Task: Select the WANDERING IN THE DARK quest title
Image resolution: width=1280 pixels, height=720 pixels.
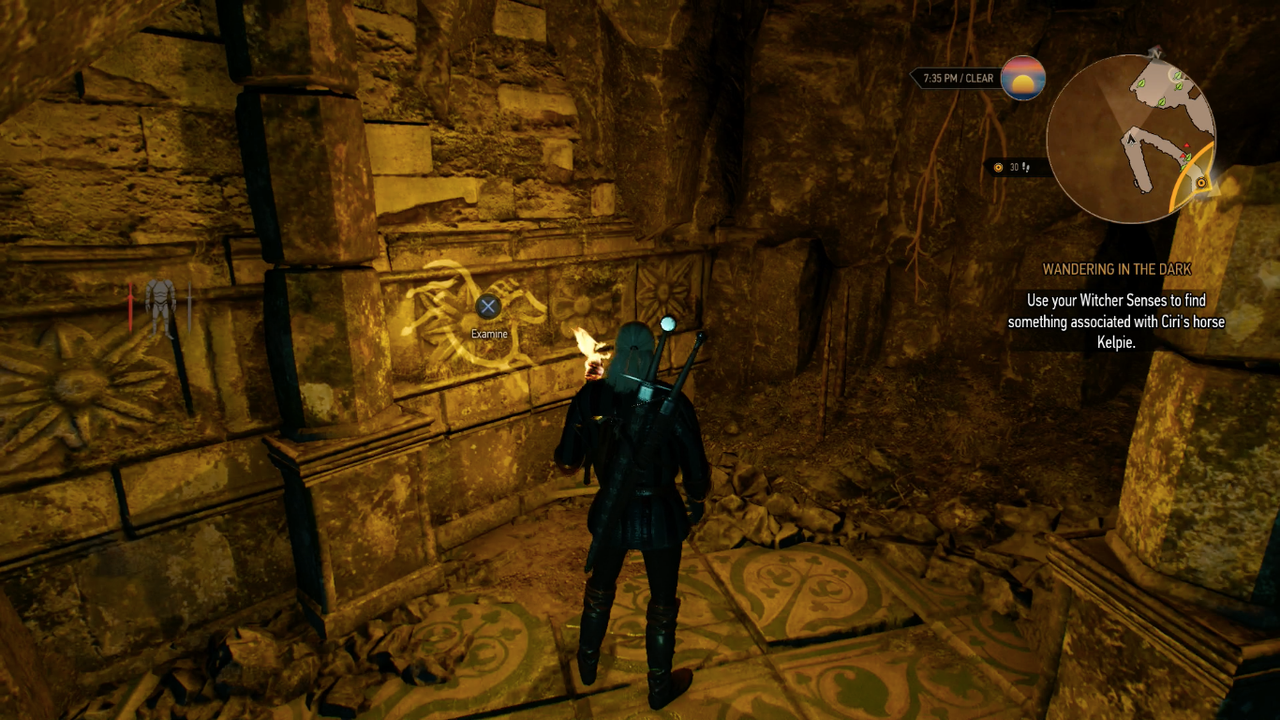Action: point(1119,269)
